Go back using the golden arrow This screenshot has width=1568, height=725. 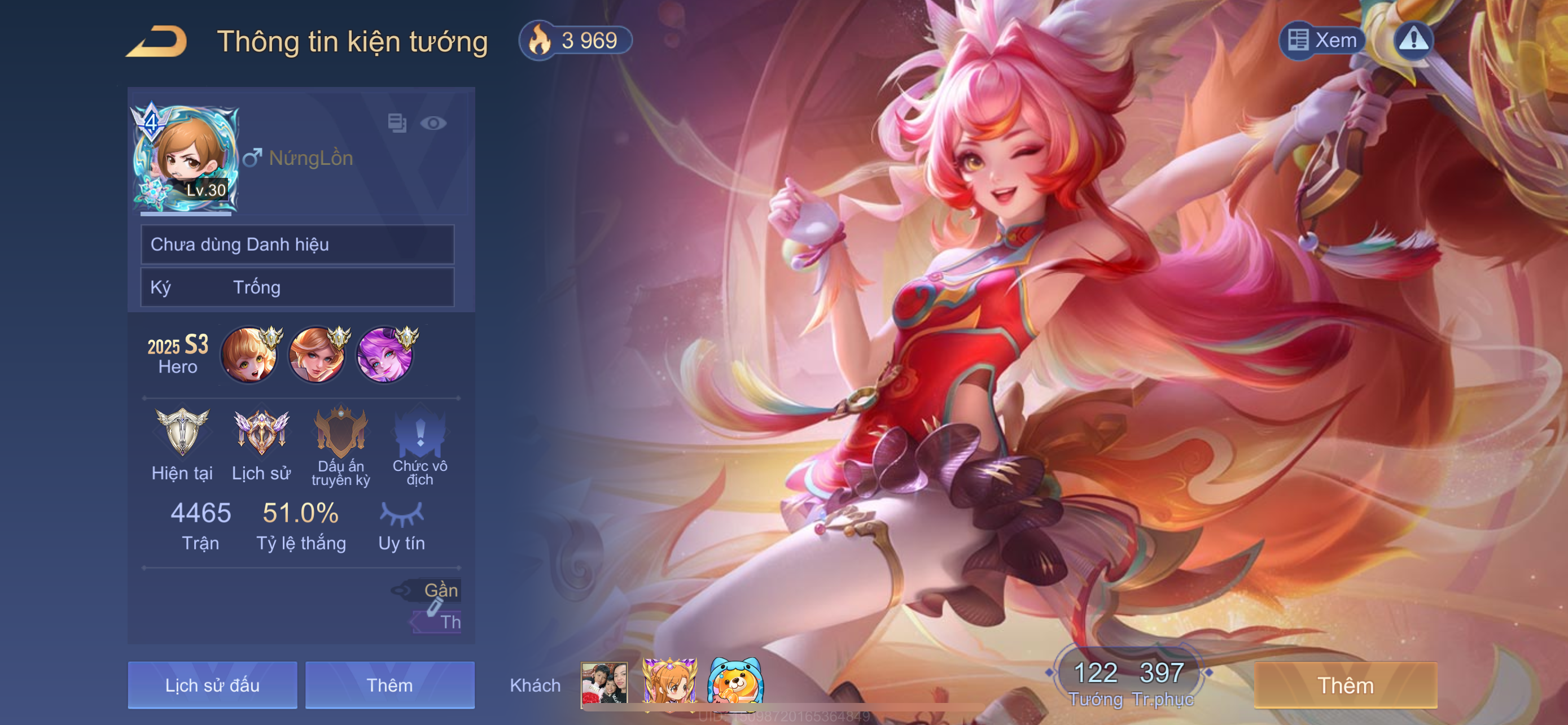click(x=156, y=41)
